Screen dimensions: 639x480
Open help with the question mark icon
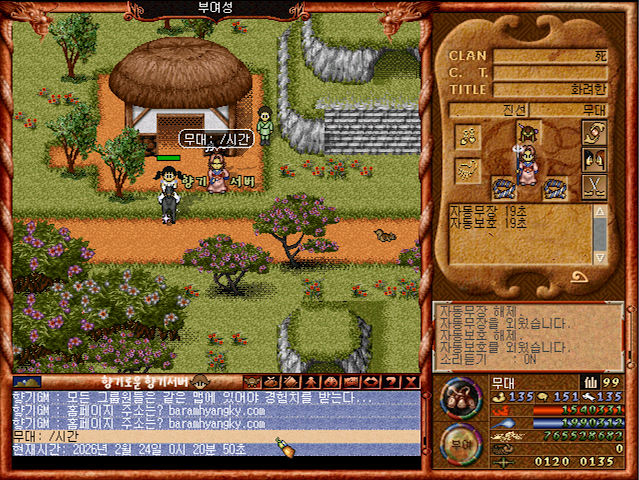(394, 381)
